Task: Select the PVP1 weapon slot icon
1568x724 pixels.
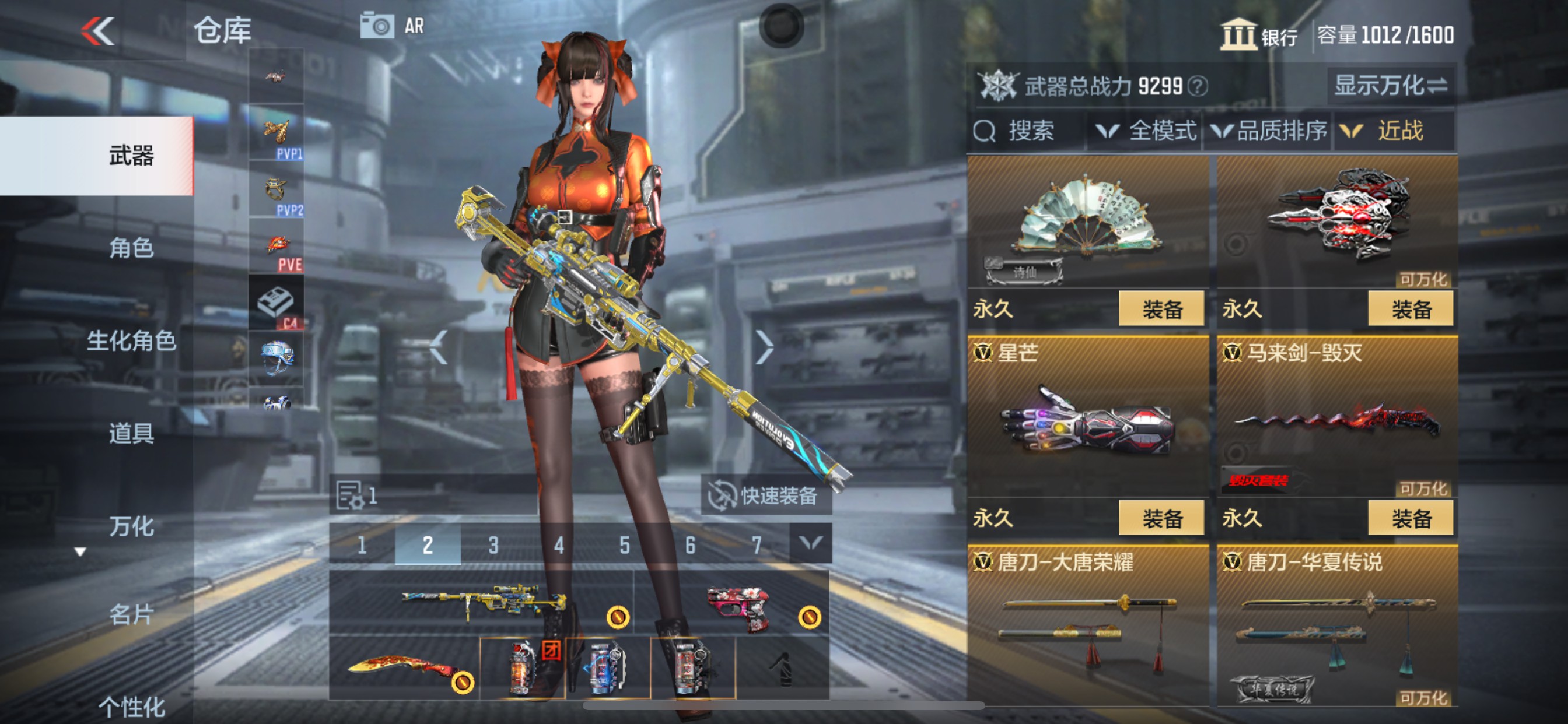Action: tap(277, 134)
